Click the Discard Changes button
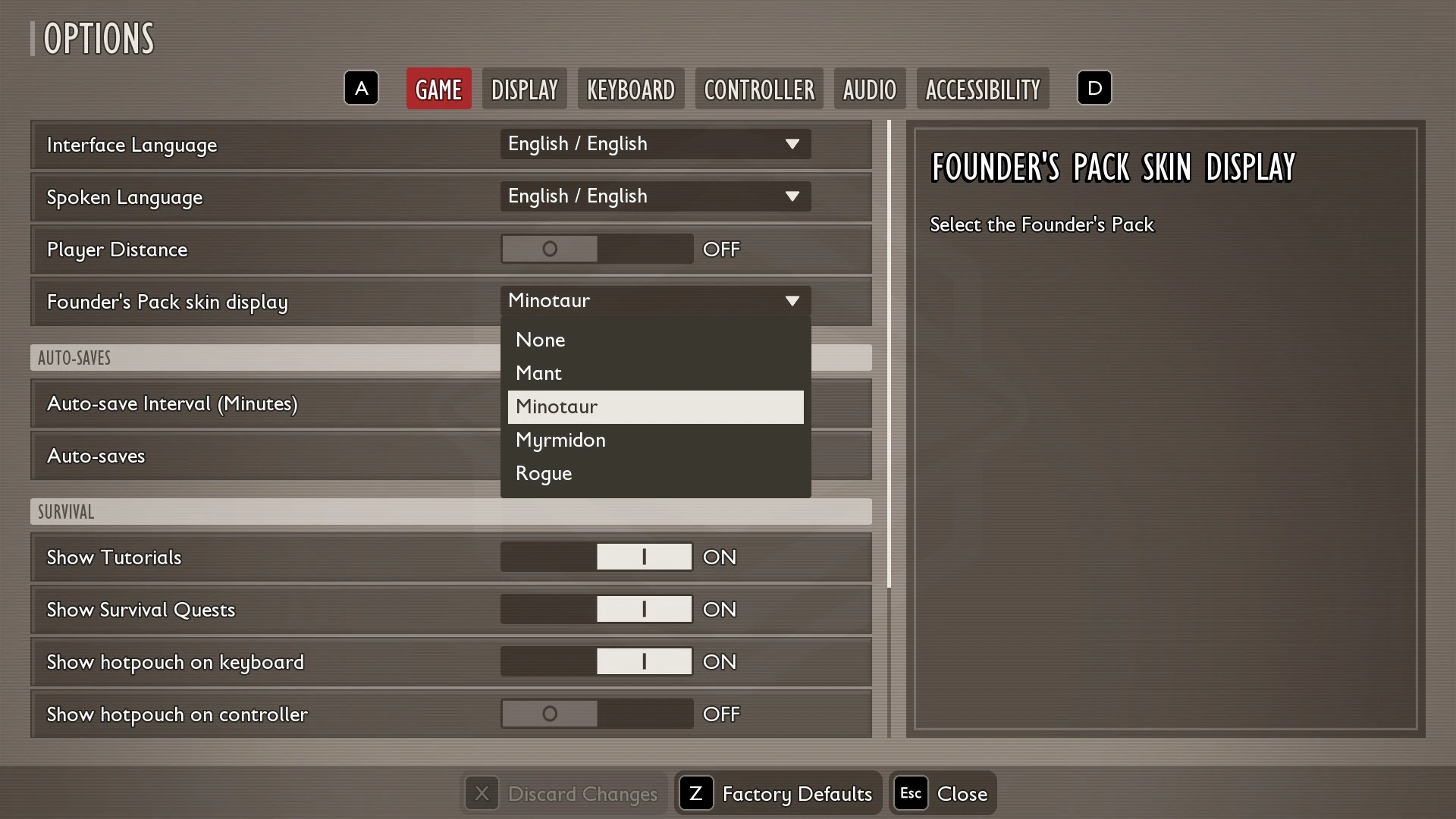1456x819 pixels. 584,793
